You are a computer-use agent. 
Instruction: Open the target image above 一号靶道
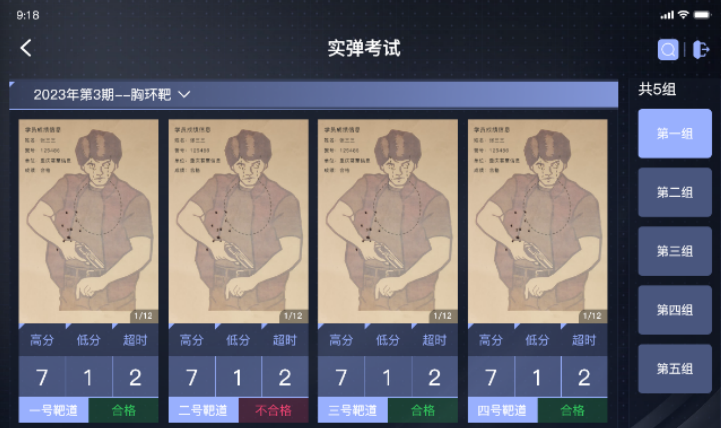(88, 222)
